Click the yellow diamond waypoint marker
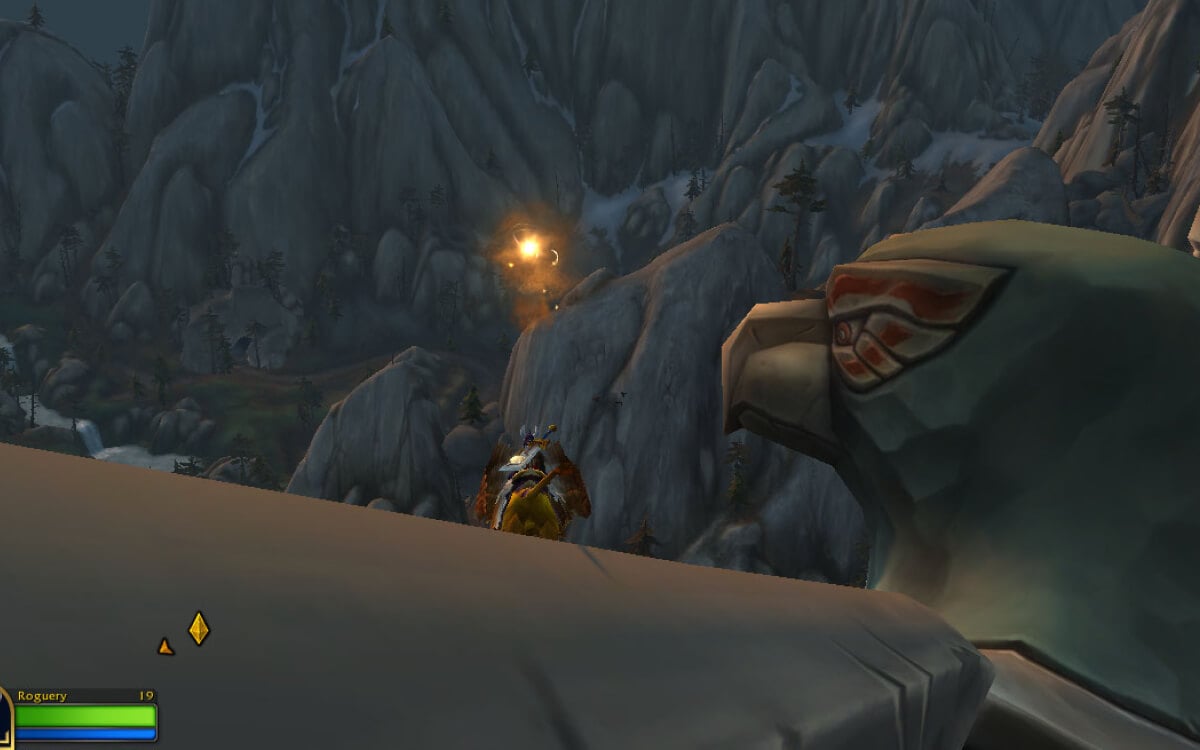Viewport: 1200px width, 750px height. 199,628
